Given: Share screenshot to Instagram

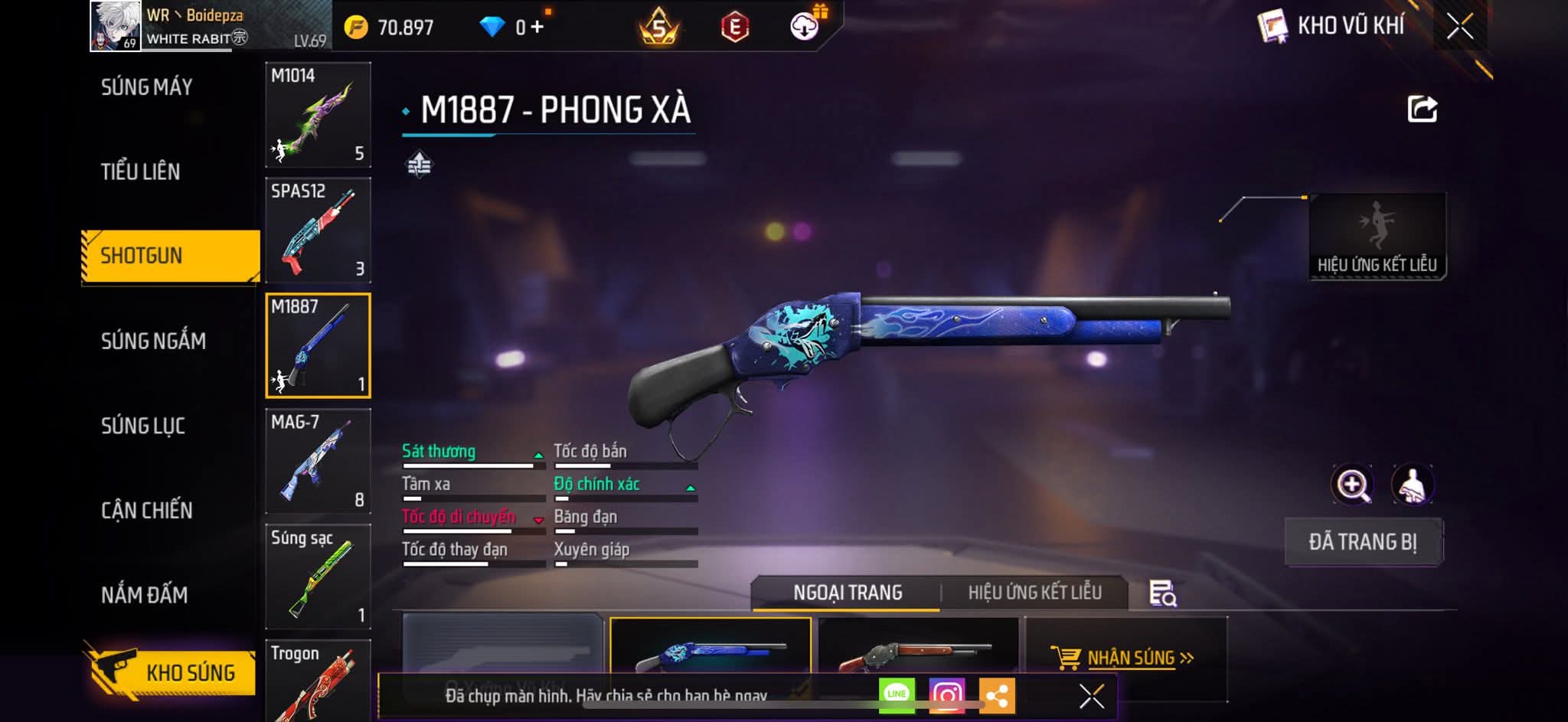Looking at the screenshot, I should pos(947,695).
